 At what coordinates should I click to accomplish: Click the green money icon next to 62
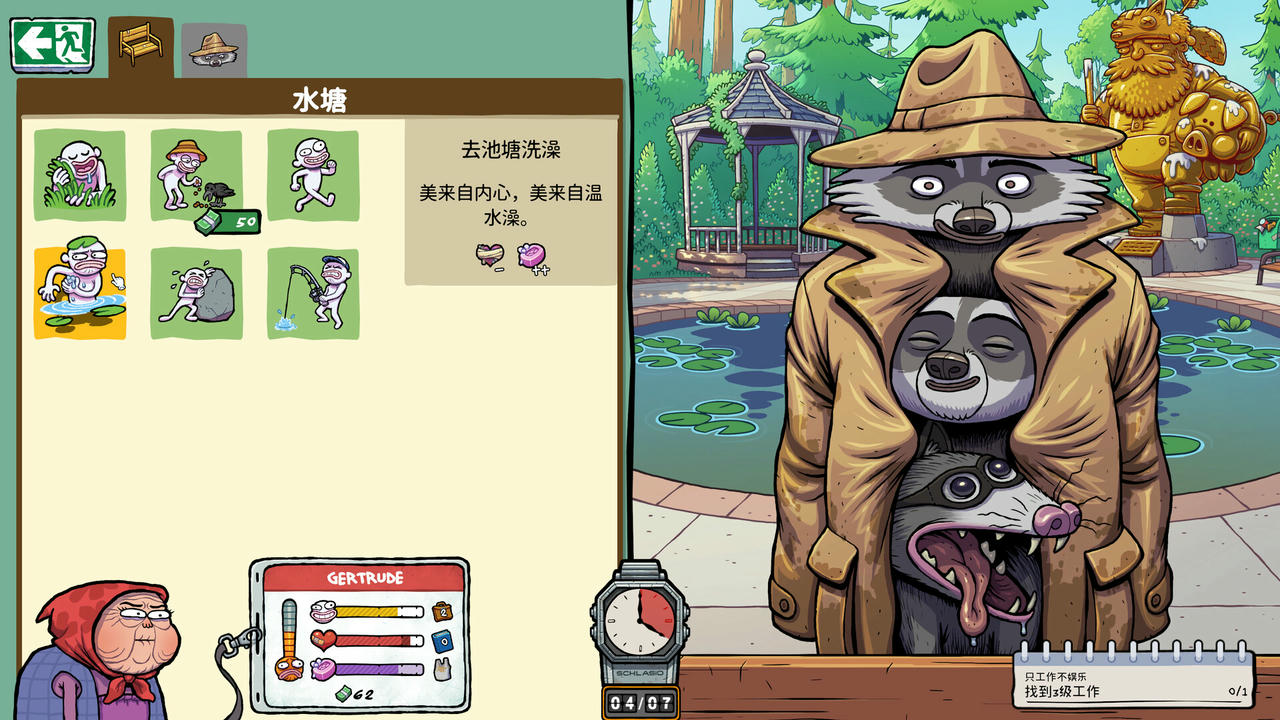coord(346,693)
